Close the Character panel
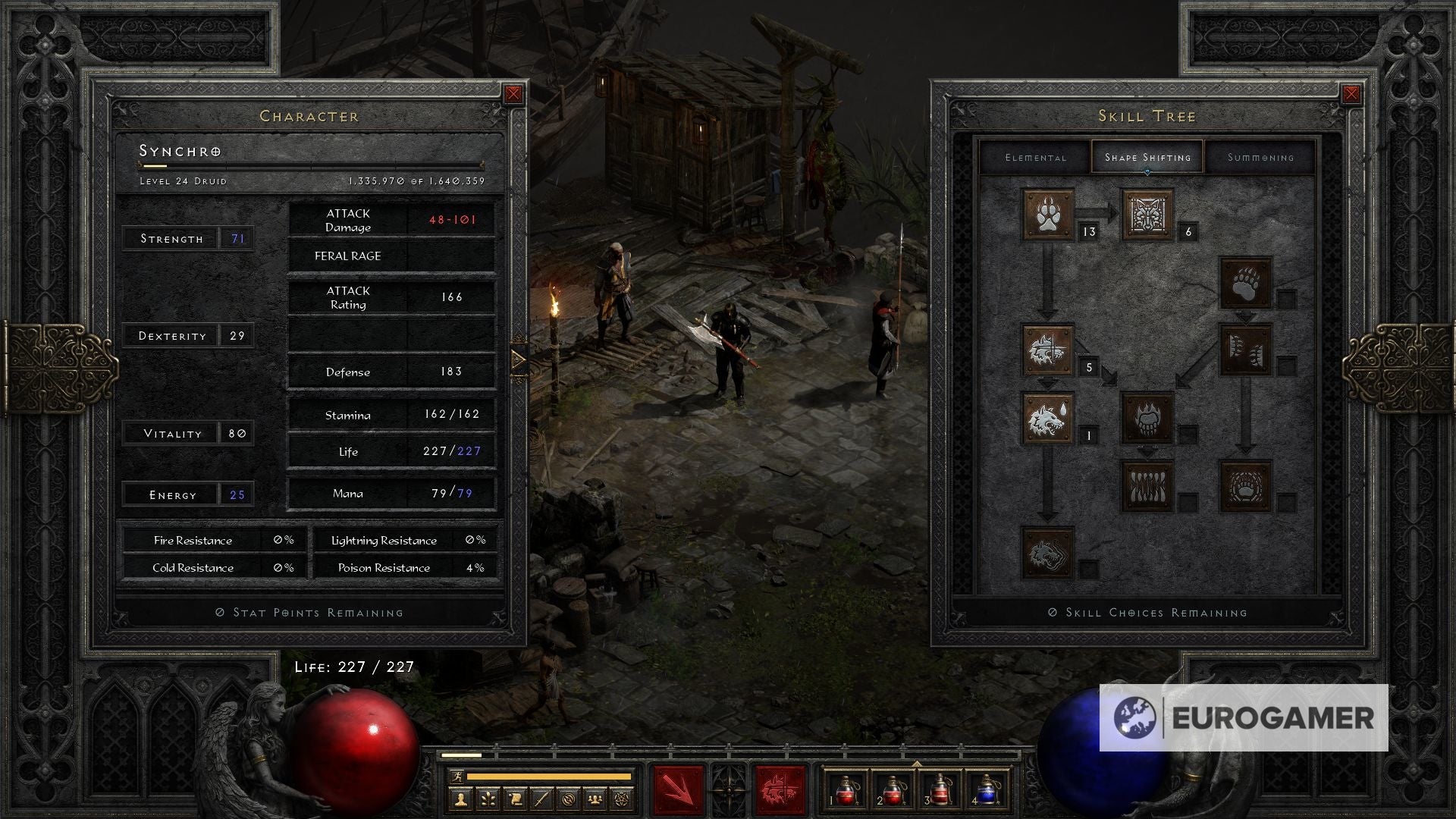 coord(513,94)
